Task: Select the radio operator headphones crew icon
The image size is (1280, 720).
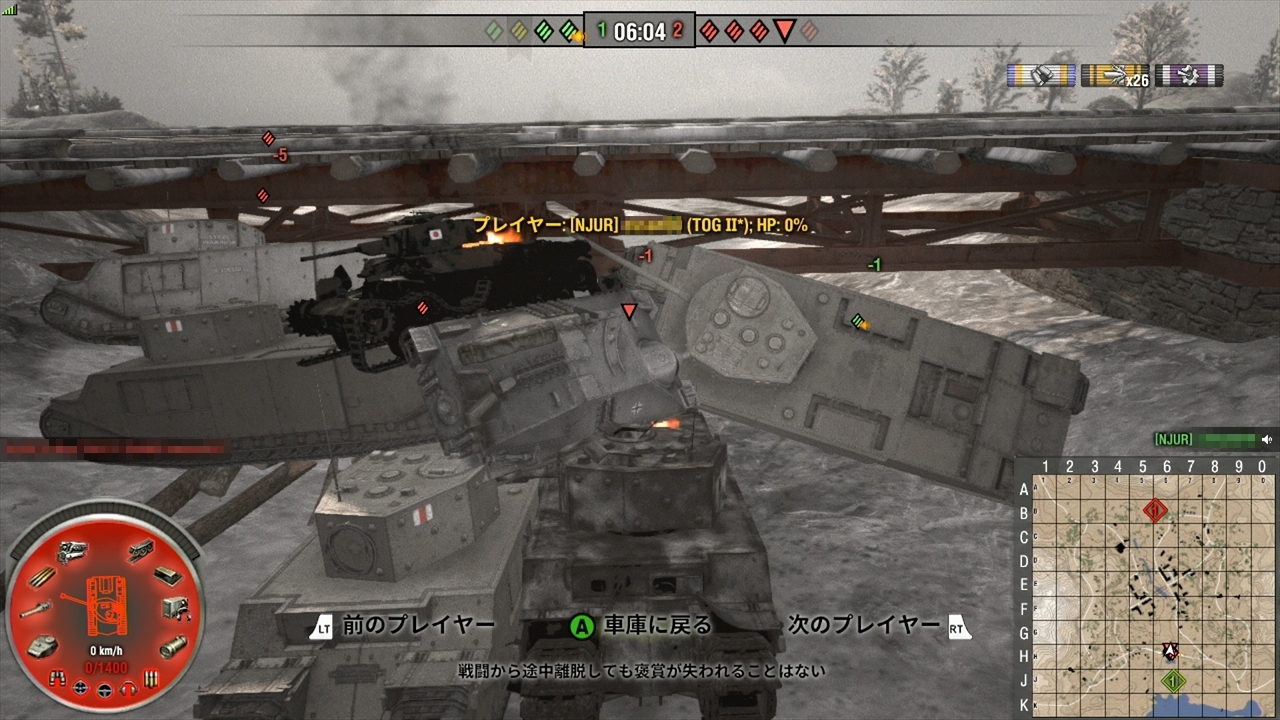Action: click(x=127, y=689)
